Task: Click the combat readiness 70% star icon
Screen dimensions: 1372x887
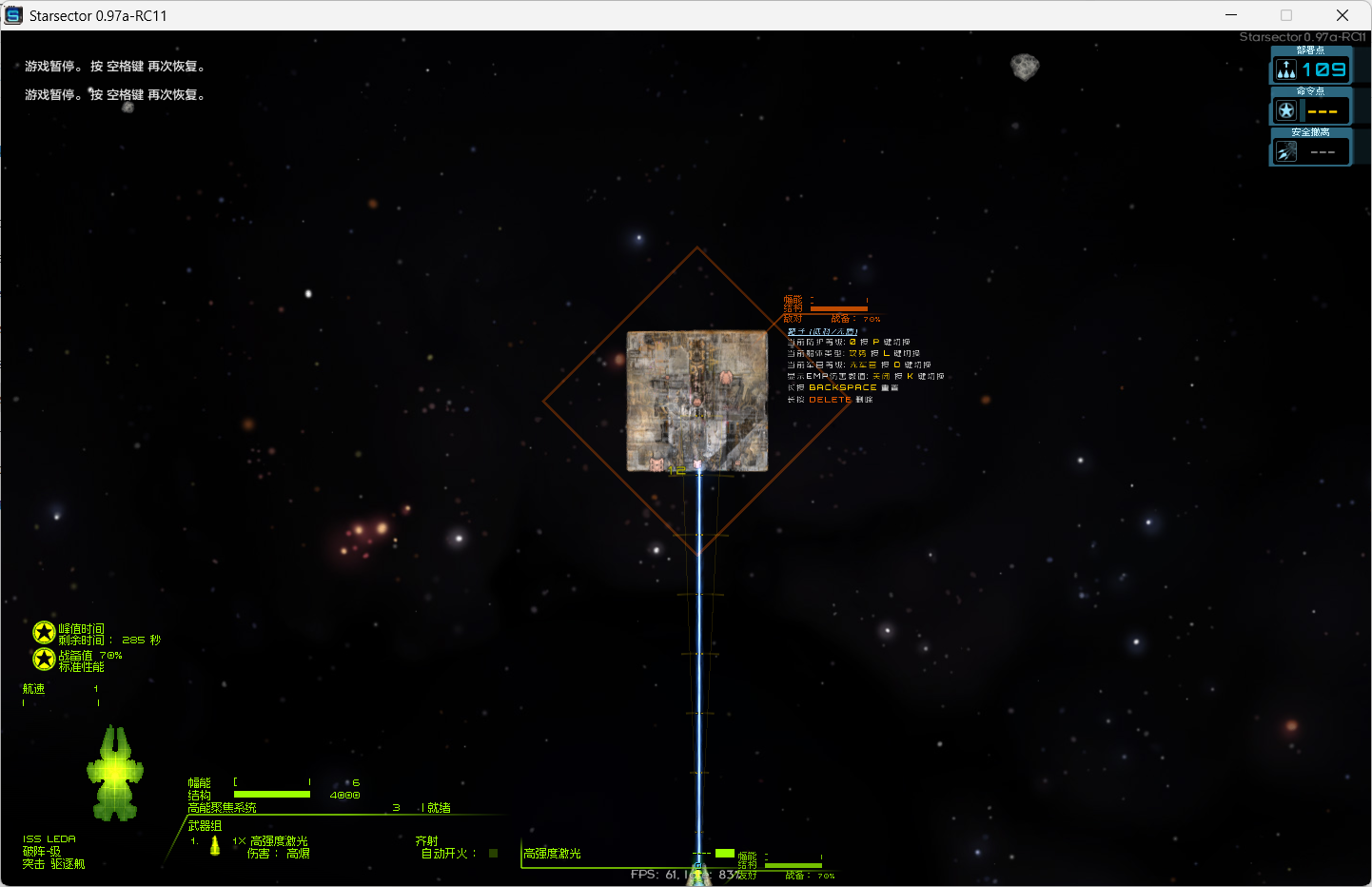Action: click(x=44, y=659)
